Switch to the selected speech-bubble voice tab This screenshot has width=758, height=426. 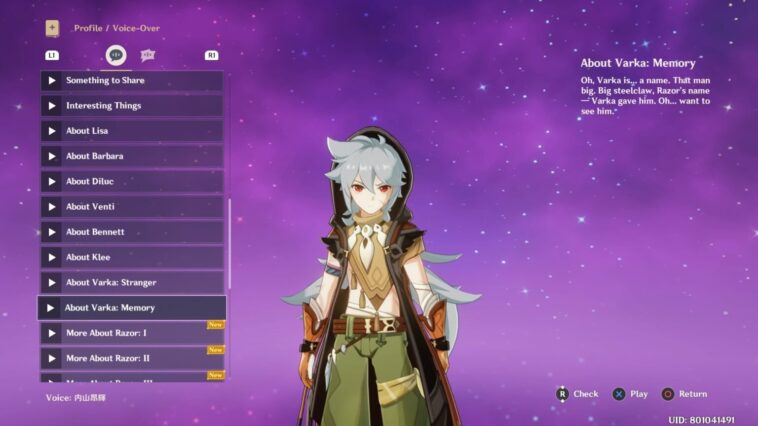(116, 55)
